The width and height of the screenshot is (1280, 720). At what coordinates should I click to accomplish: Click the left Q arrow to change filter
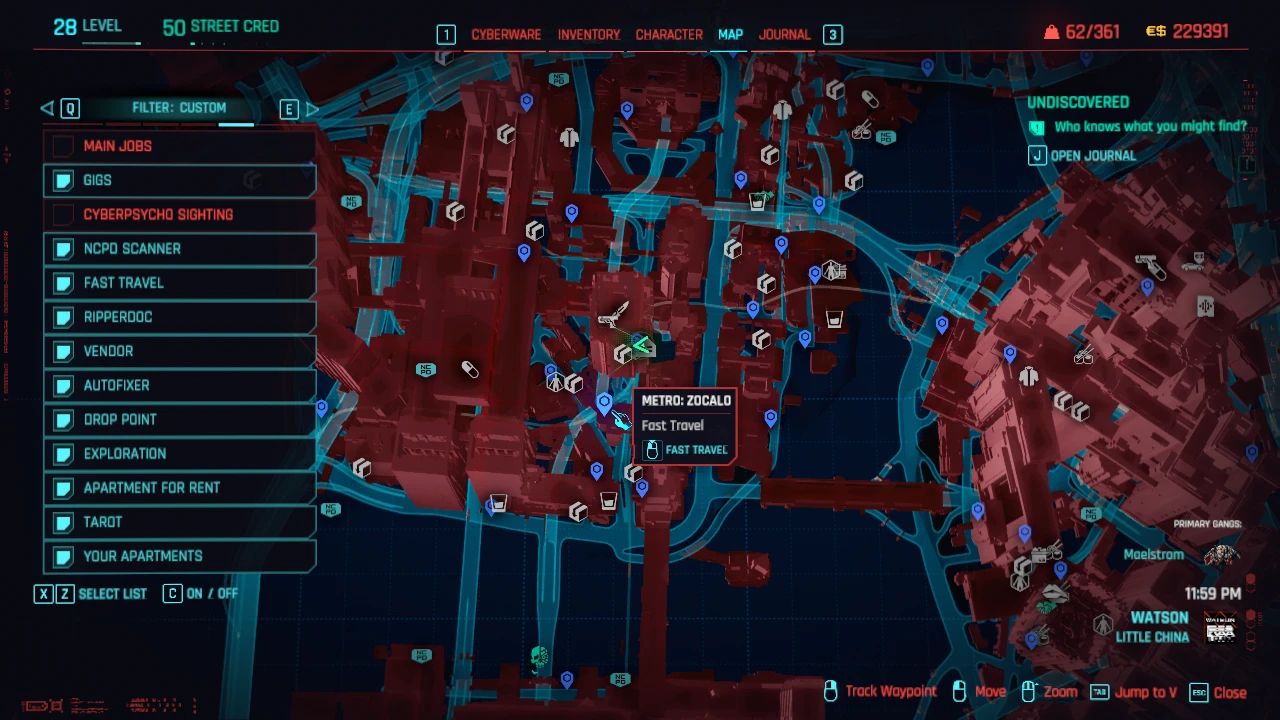(x=45, y=108)
